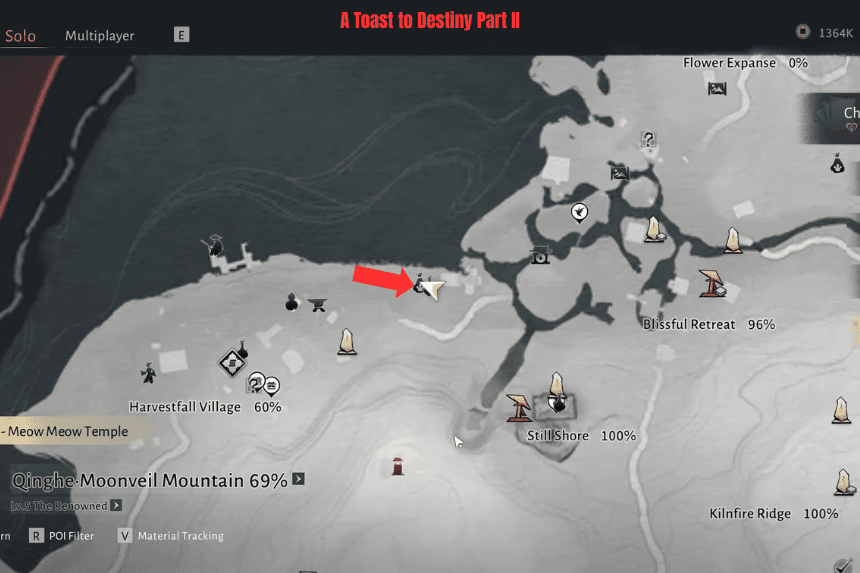This screenshot has height=573, width=860.
Task: Select the Still Shore area label
Action: (x=561, y=436)
